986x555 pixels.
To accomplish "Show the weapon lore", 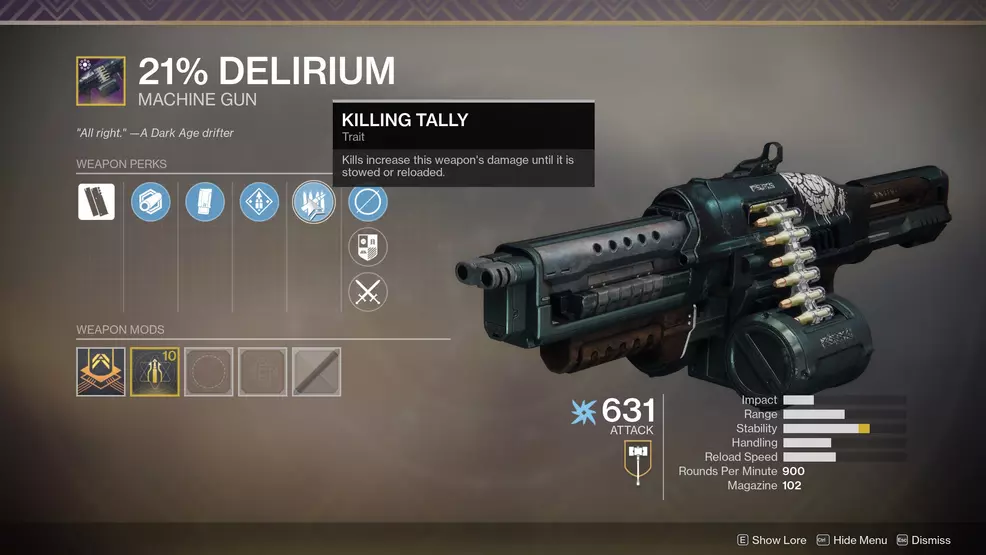I will (x=771, y=540).
